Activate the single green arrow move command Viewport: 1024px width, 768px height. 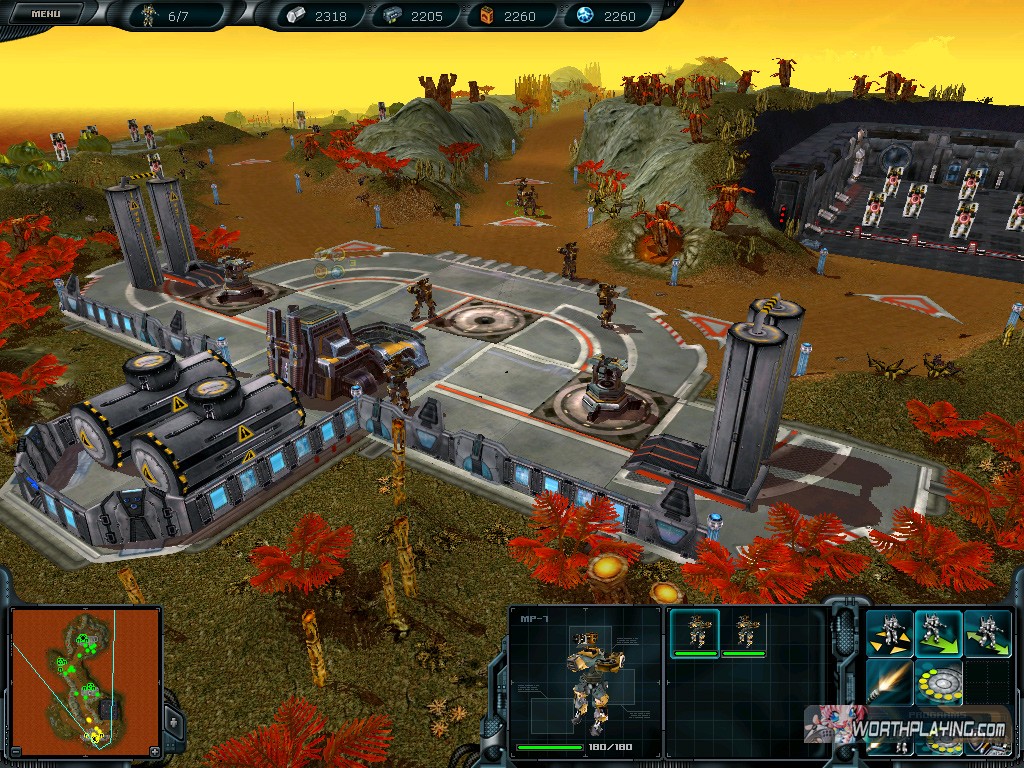938,634
